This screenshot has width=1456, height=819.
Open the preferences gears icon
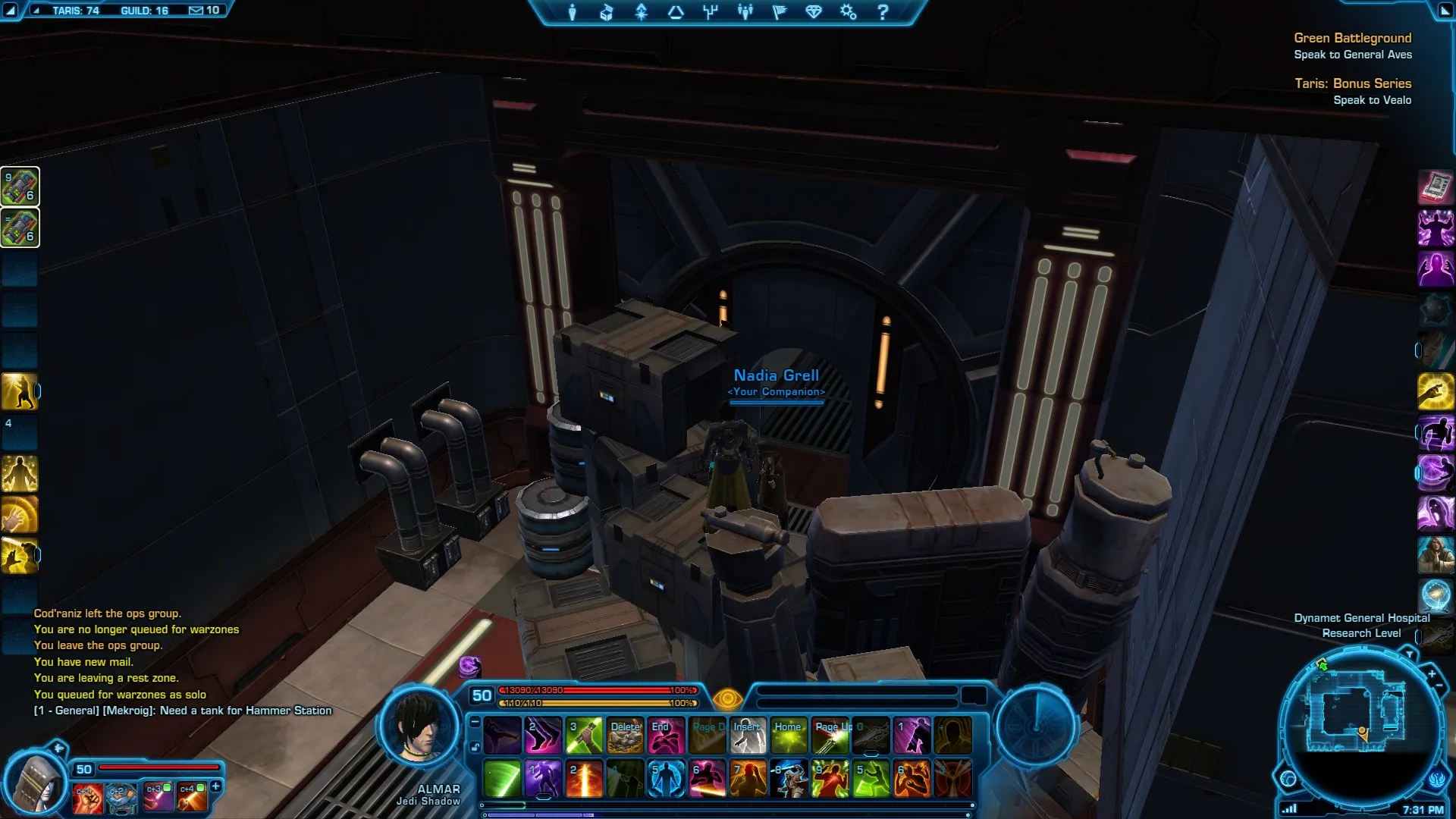pyautogui.click(x=848, y=12)
